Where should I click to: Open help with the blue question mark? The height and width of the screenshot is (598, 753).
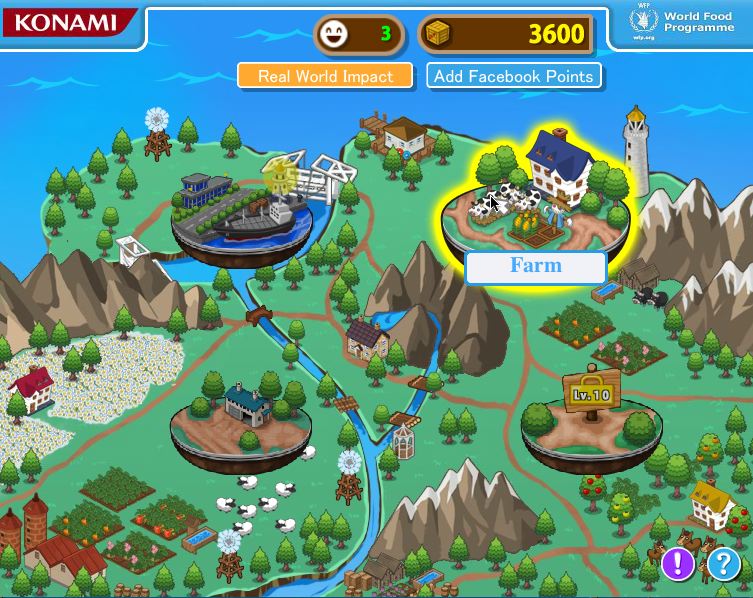[x=723, y=564]
